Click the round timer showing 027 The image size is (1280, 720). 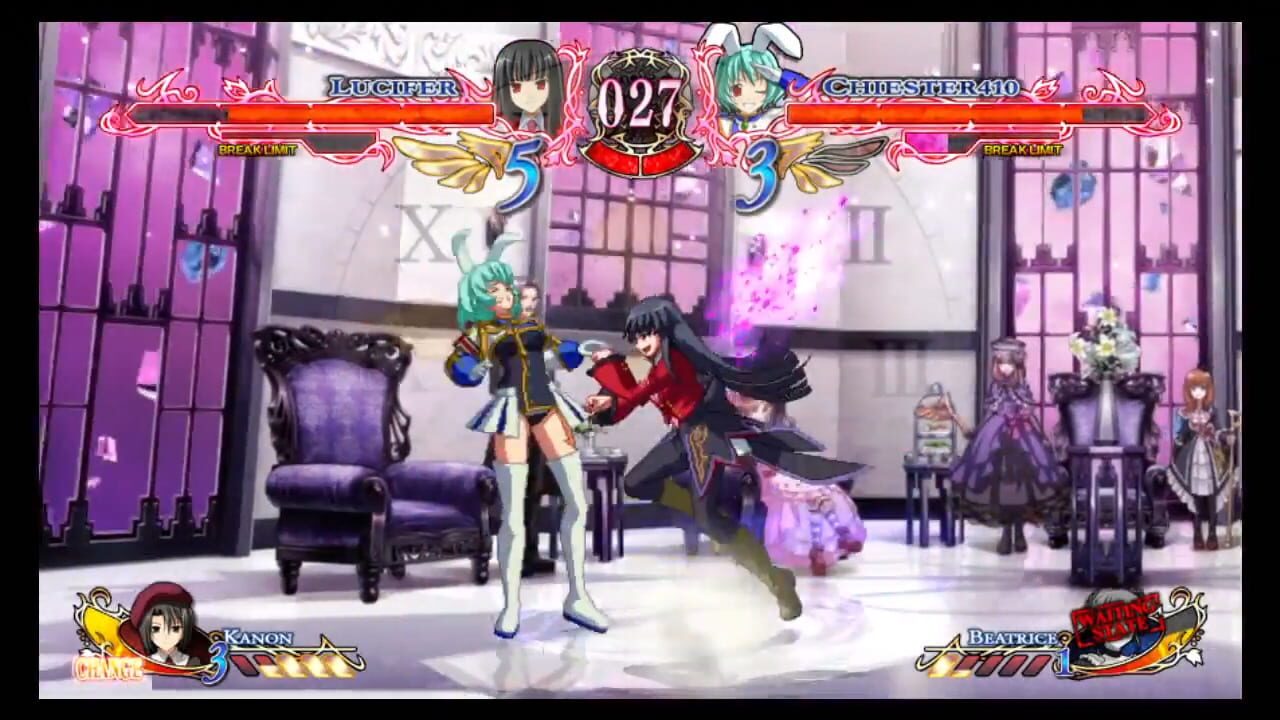pos(642,98)
